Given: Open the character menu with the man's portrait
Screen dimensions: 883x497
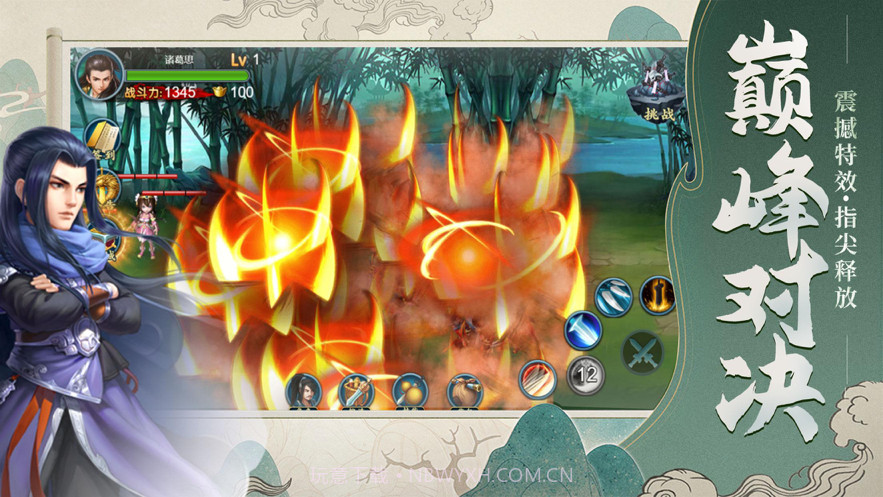Looking at the screenshot, I should pyautogui.click(x=304, y=388).
